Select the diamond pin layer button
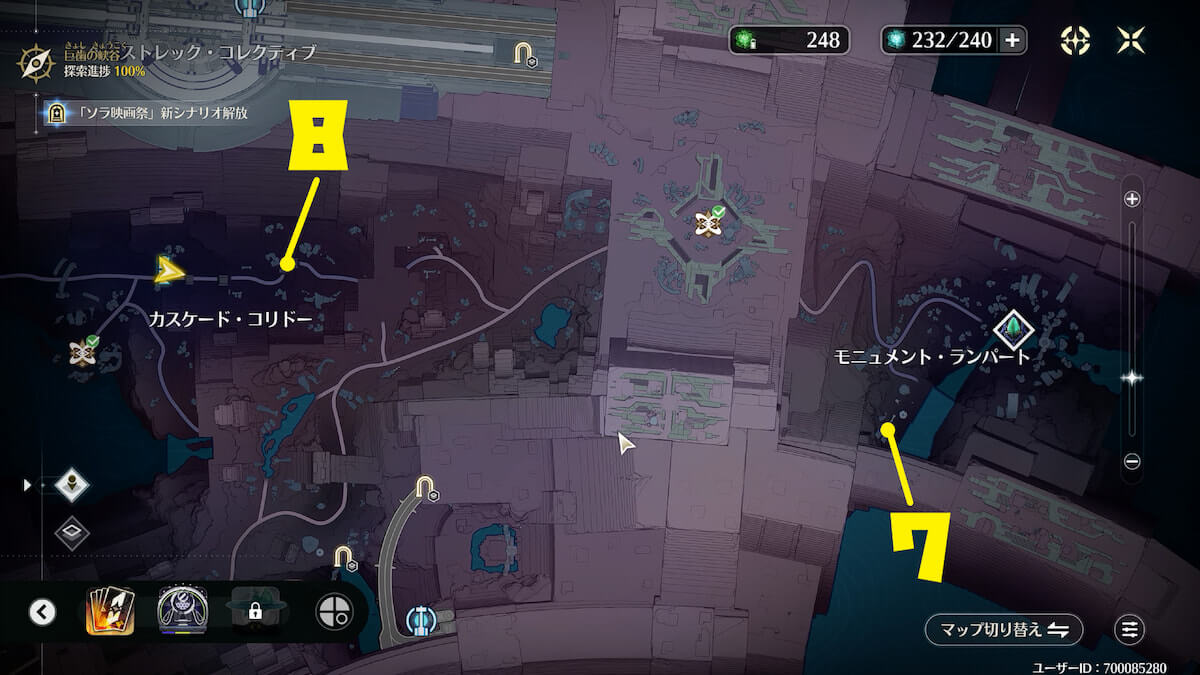The image size is (1200, 675). point(72,485)
